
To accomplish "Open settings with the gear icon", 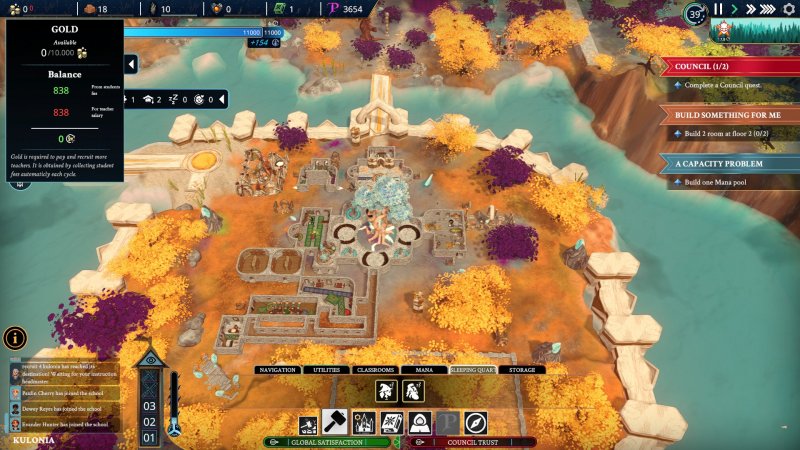I will point(789,9).
